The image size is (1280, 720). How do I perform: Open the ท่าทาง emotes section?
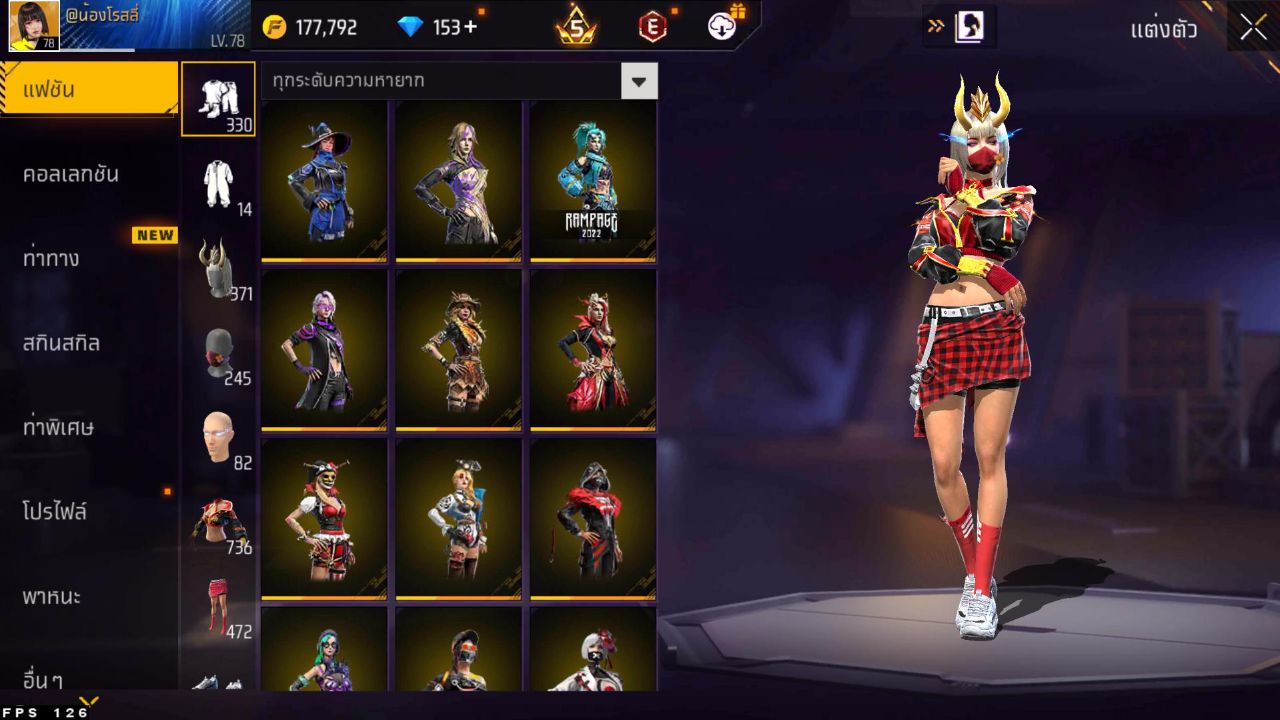point(52,259)
